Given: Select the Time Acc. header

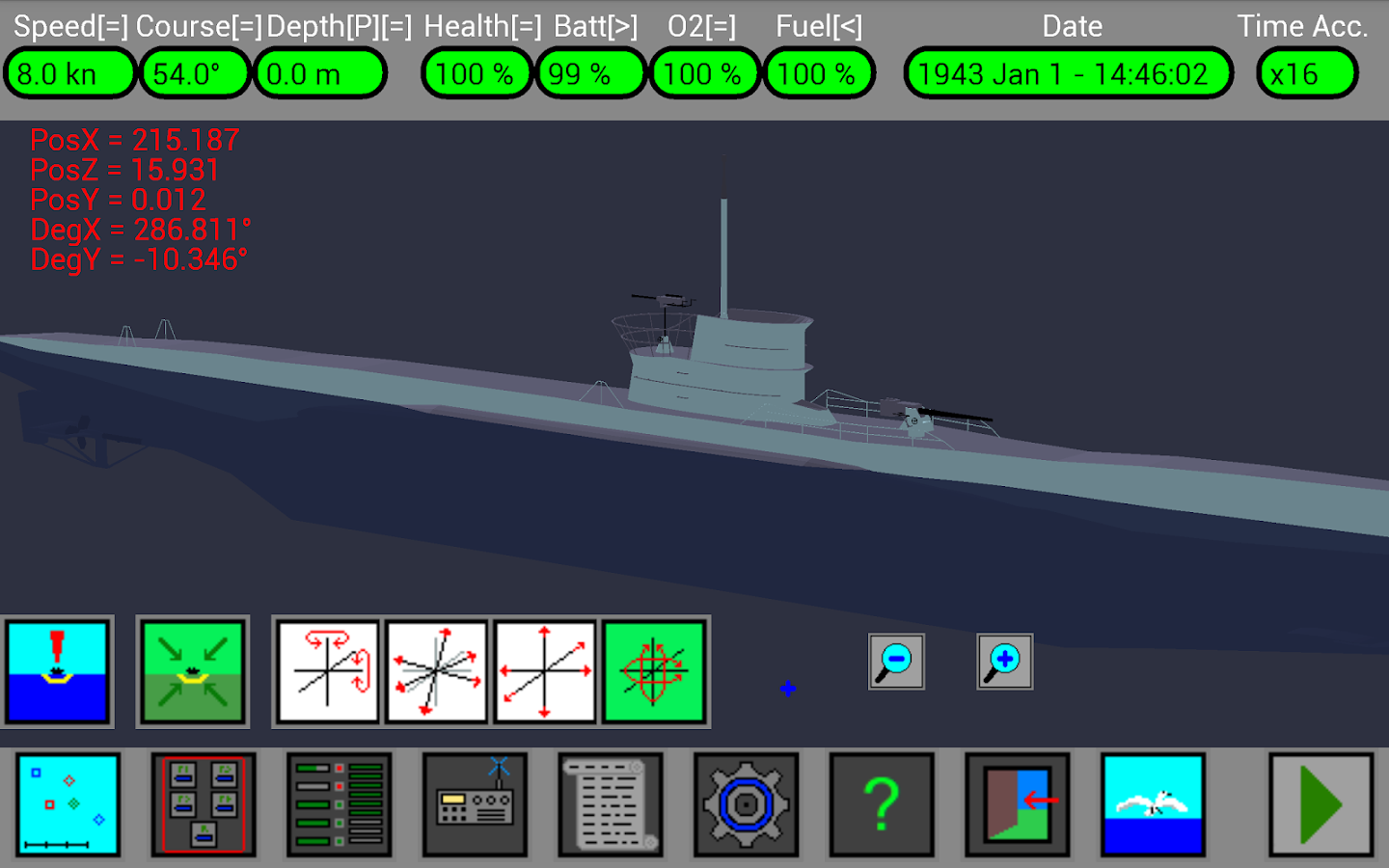Looking at the screenshot, I should click(x=1304, y=26).
